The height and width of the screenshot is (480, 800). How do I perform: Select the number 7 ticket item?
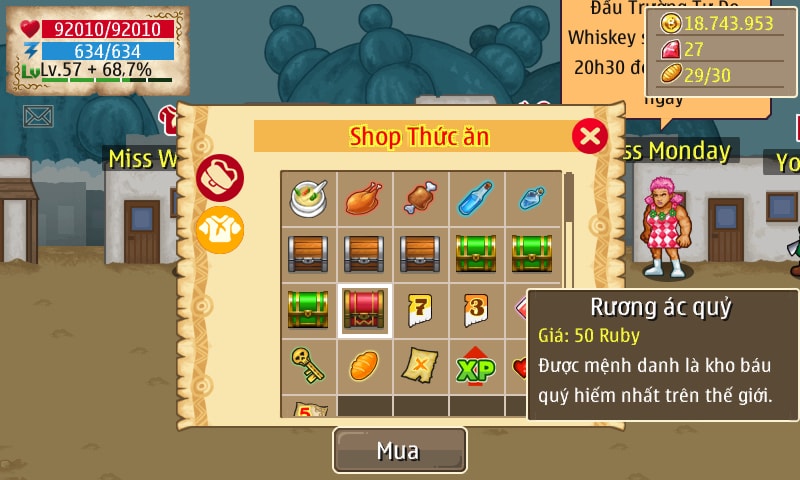coord(420,310)
